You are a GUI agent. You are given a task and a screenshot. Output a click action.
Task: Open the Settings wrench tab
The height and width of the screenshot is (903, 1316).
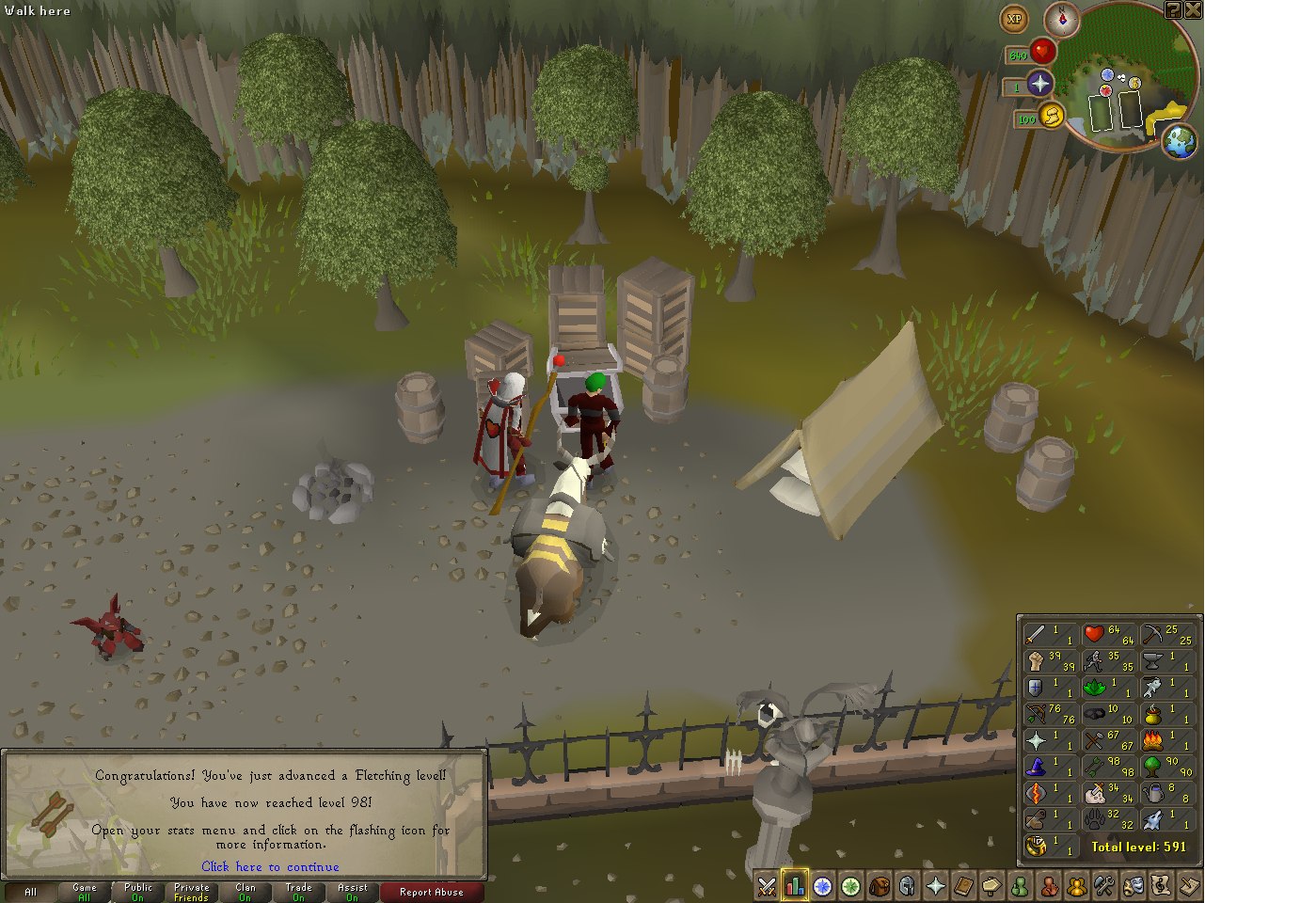(1105, 887)
